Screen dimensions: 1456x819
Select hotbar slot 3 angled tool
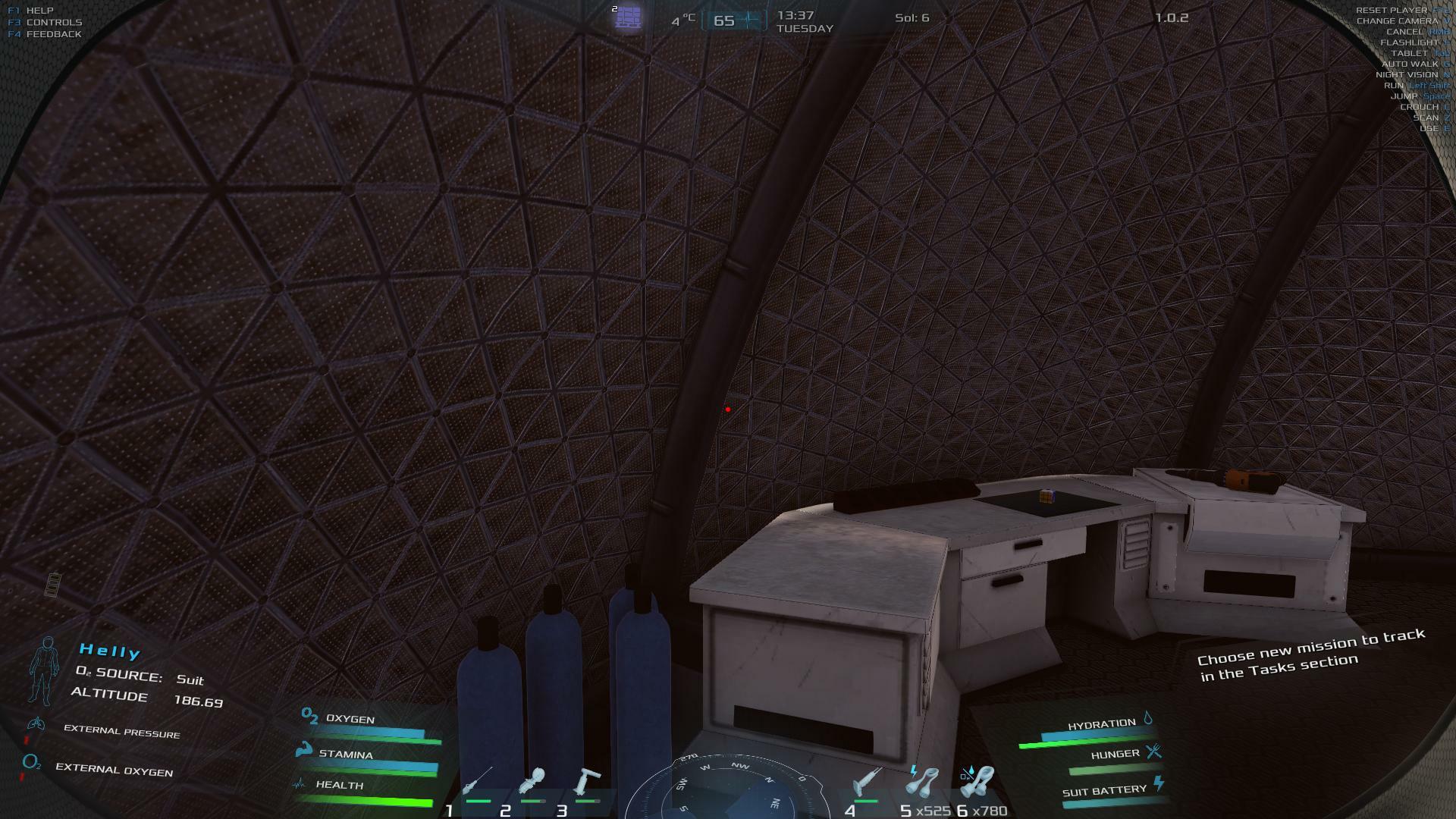587,783
